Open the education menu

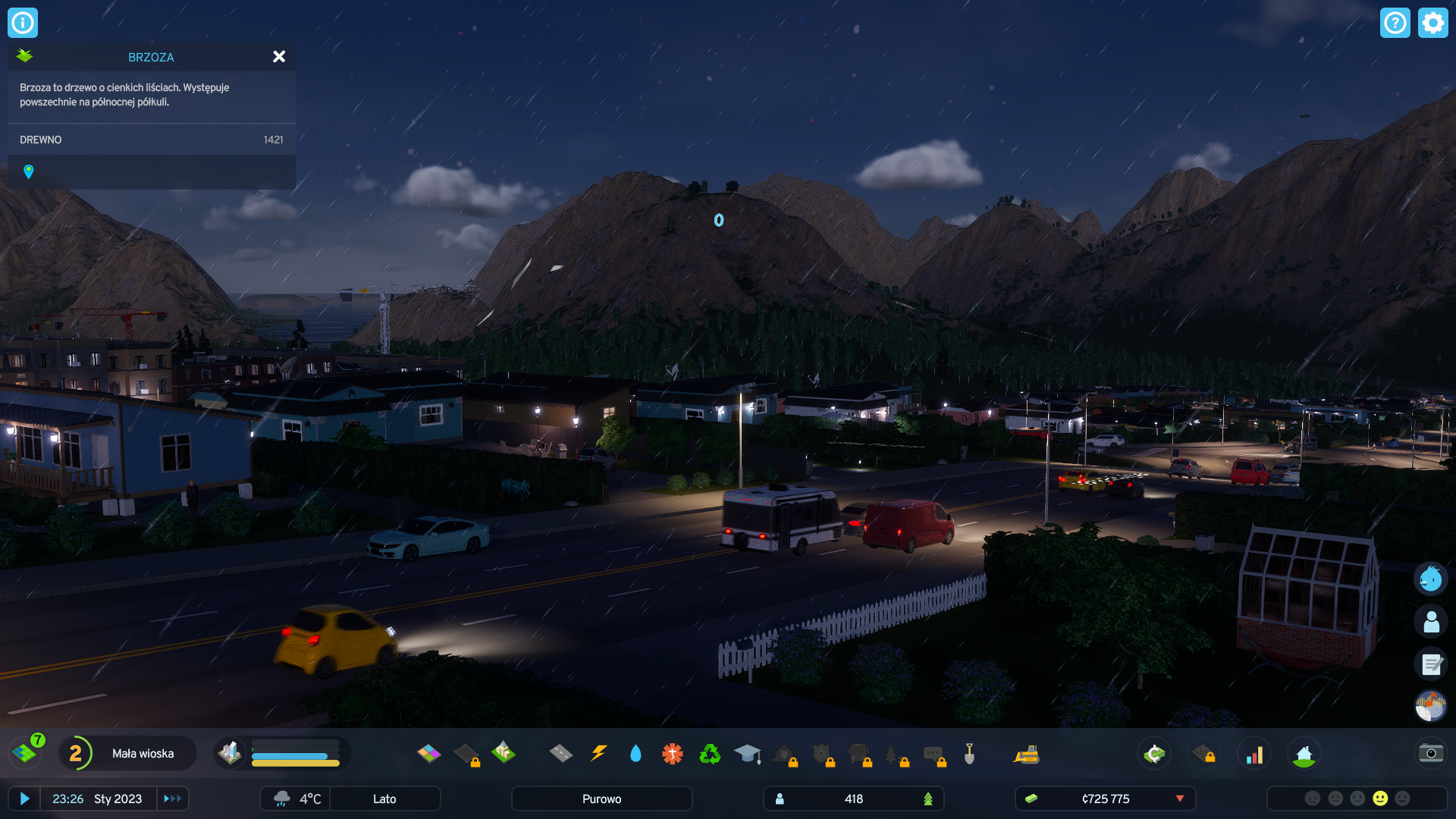pos(747,753)
